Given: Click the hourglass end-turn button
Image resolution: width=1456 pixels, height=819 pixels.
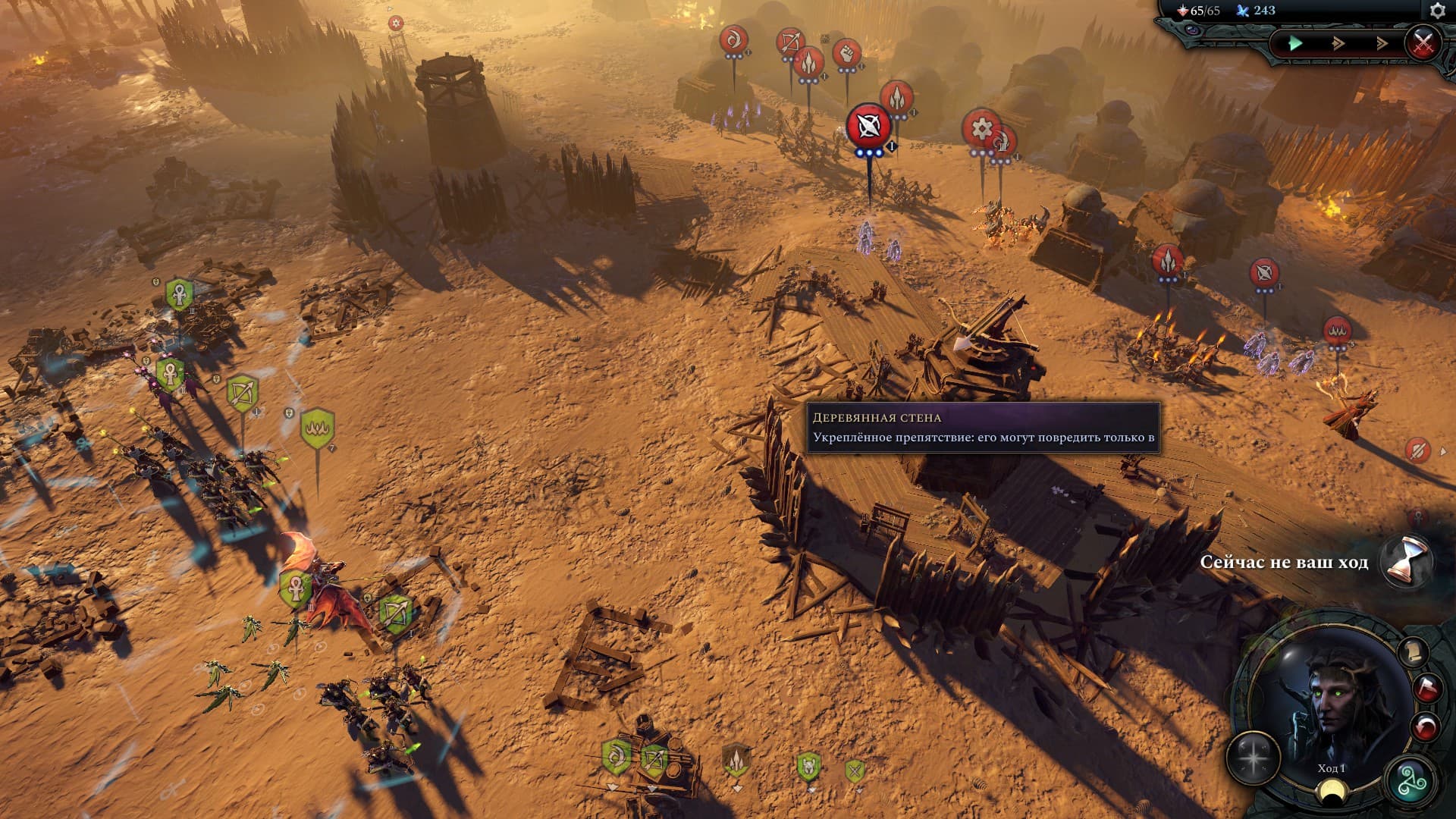Looking at the screenshot, I should (x=1405, y=562).
